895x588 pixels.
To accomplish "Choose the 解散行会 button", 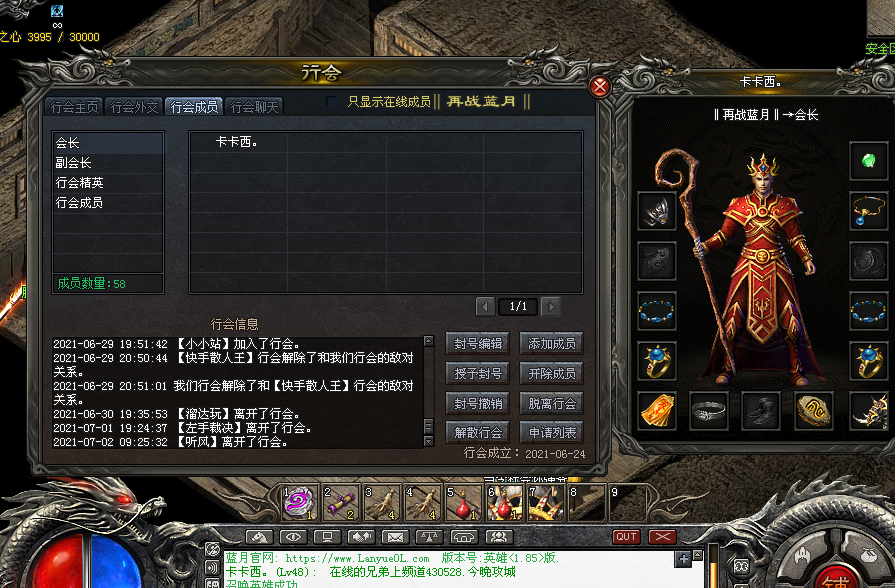I will pos(478,433).
